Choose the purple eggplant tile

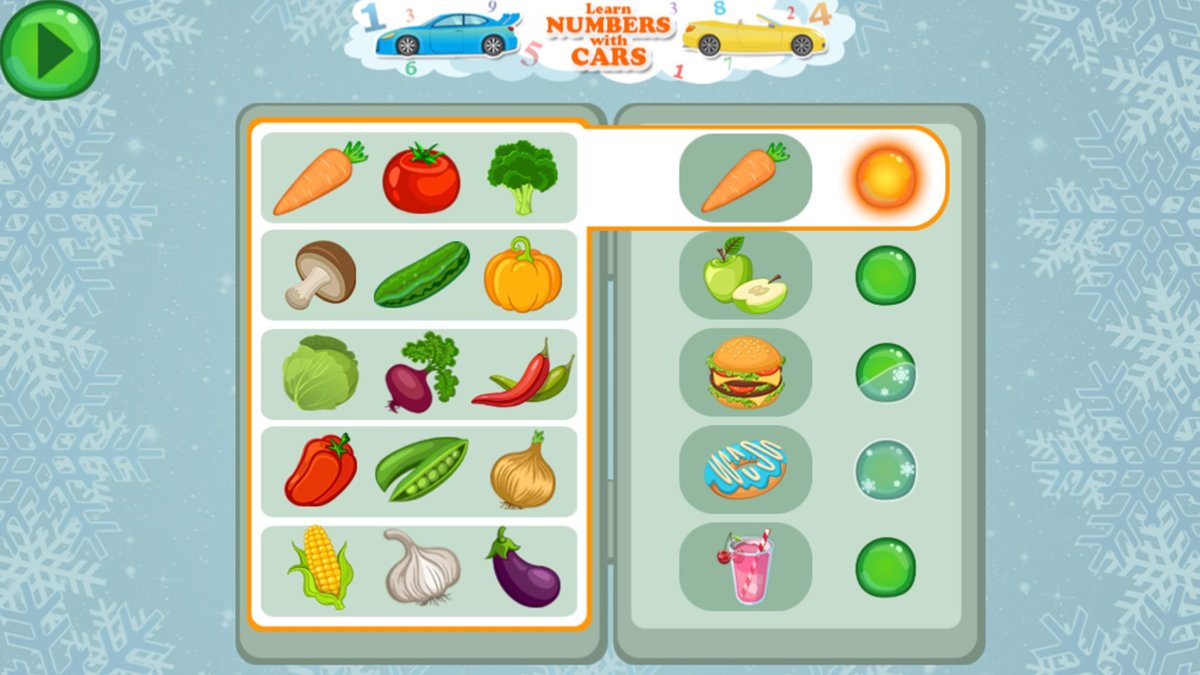coord(523,568)
